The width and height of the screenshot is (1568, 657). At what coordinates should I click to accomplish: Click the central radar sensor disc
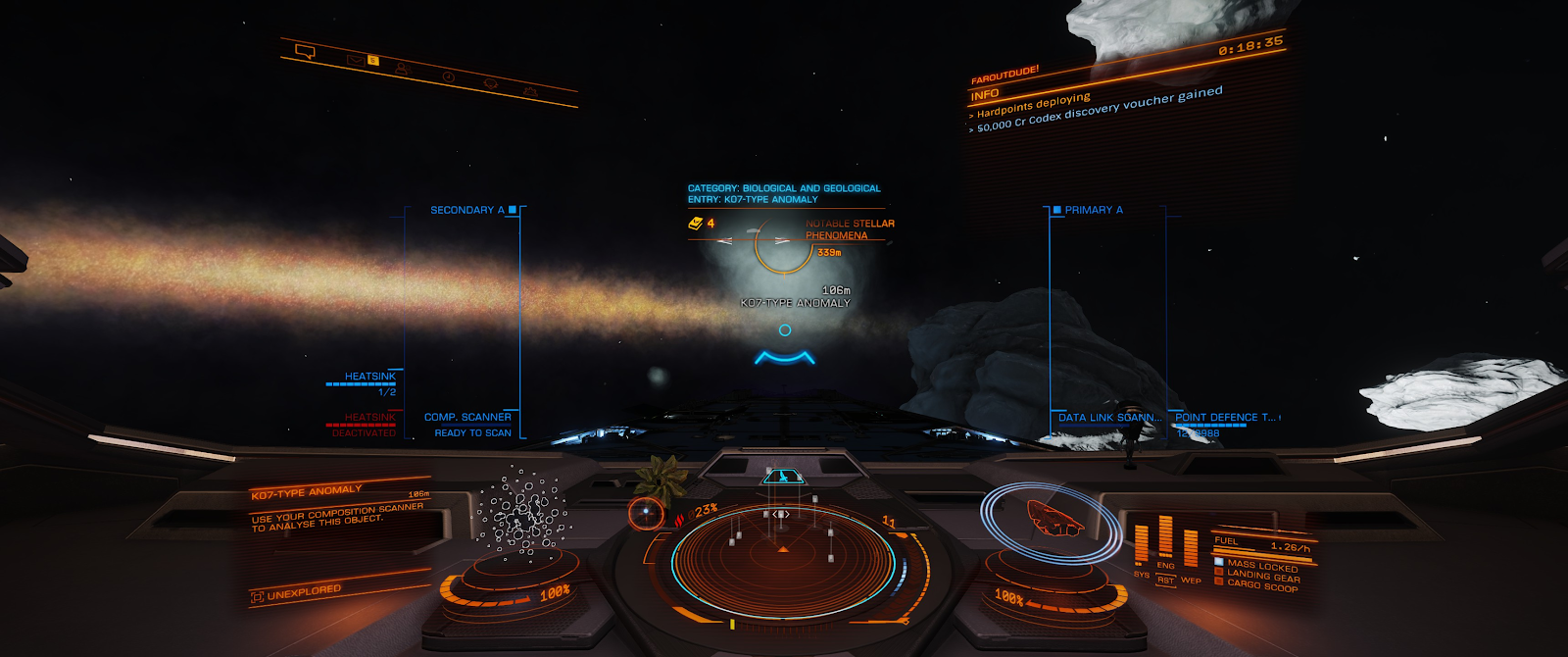coord(783,559)
